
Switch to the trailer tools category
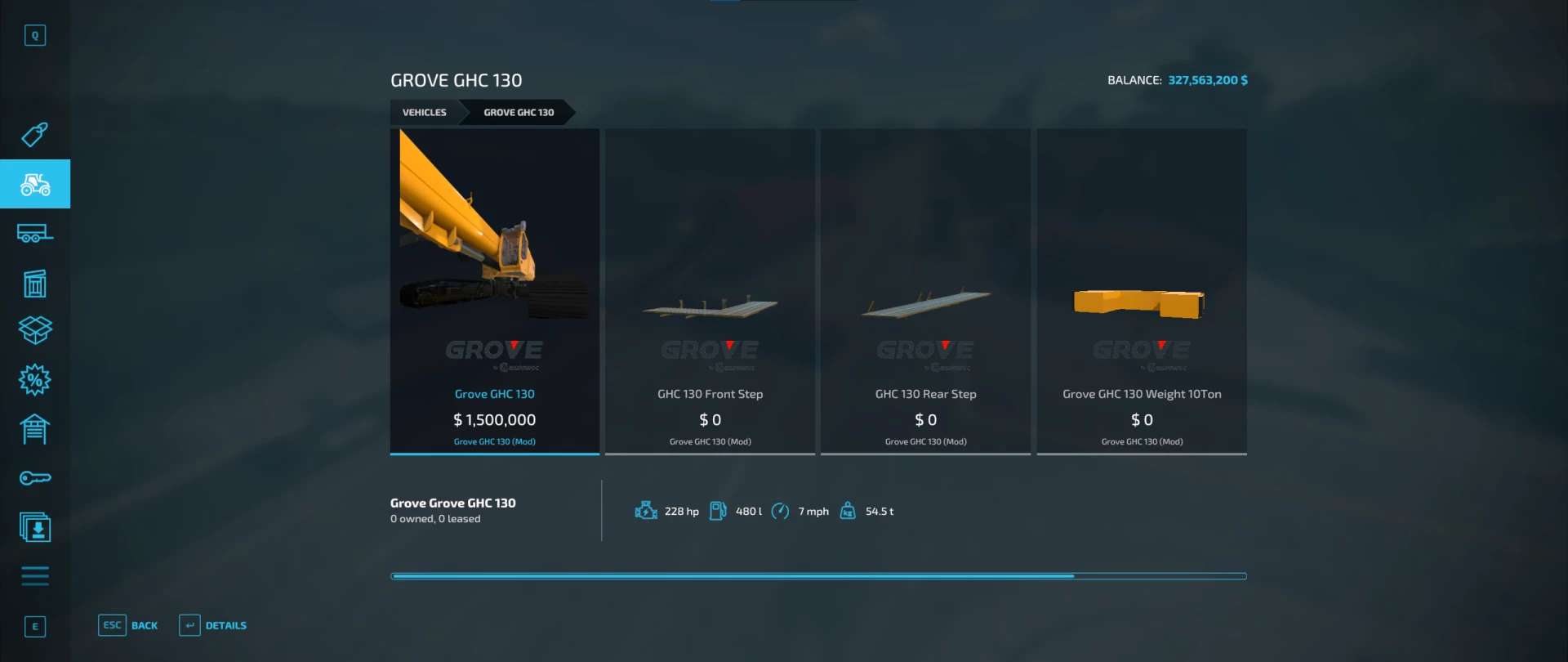tap(34, 234)
